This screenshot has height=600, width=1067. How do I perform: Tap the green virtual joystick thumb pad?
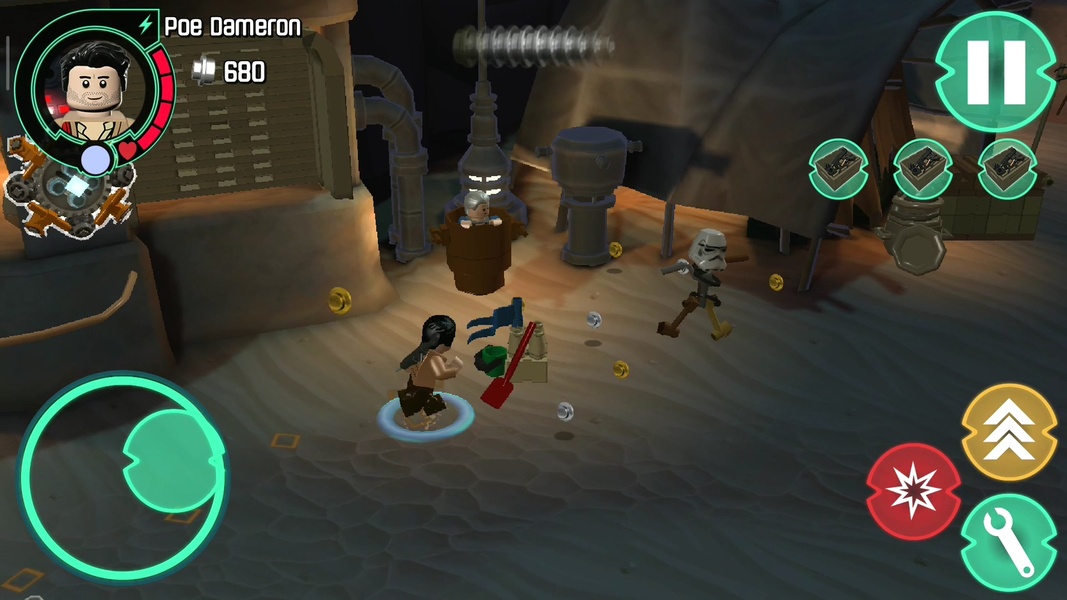coord(173,462)
